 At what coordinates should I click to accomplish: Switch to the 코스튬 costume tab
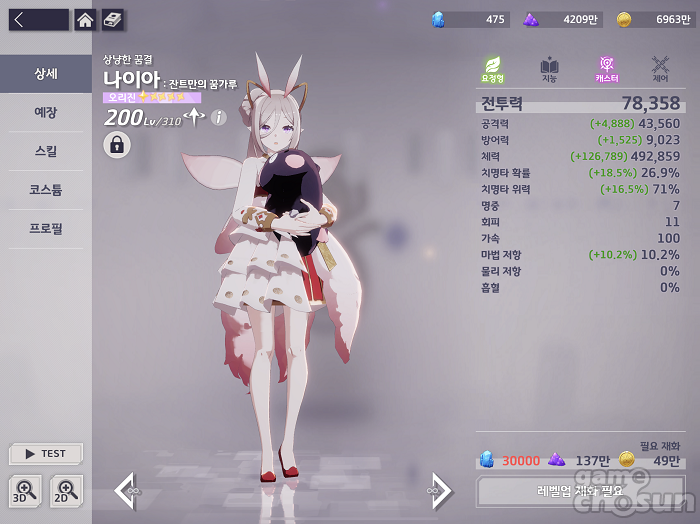point(46,190)
